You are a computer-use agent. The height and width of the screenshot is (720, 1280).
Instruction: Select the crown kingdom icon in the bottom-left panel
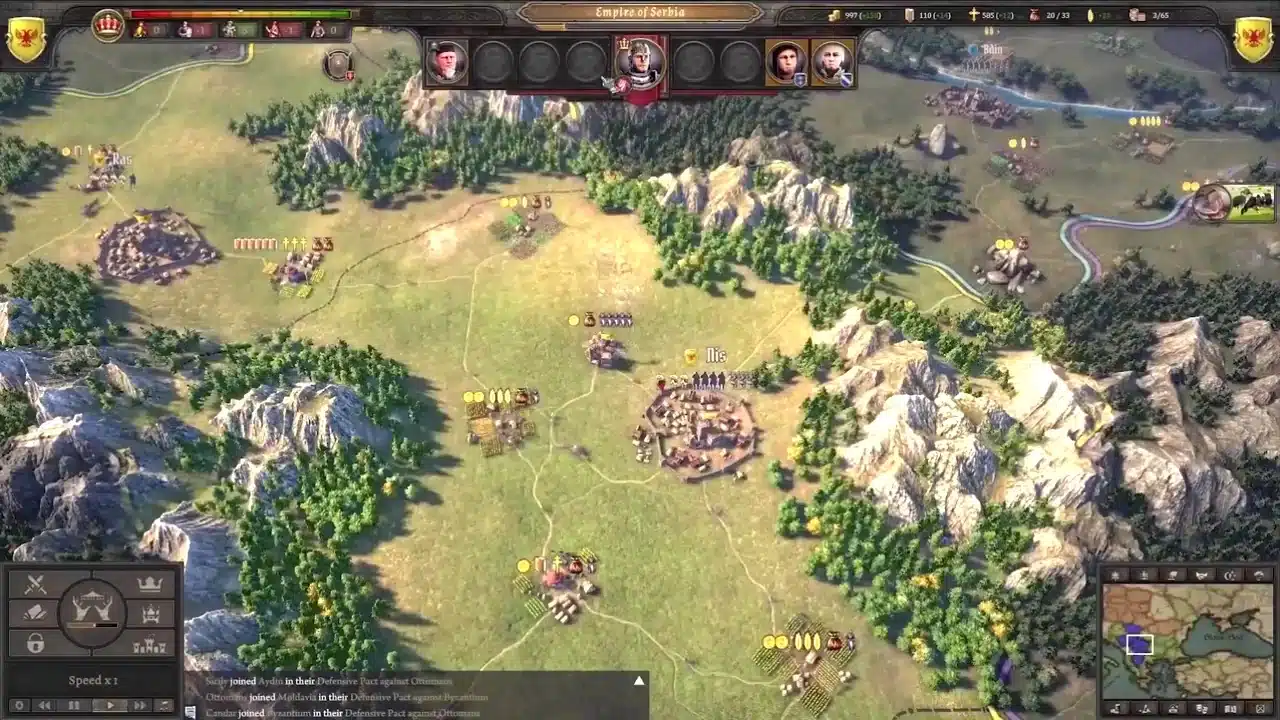(149, 582)
